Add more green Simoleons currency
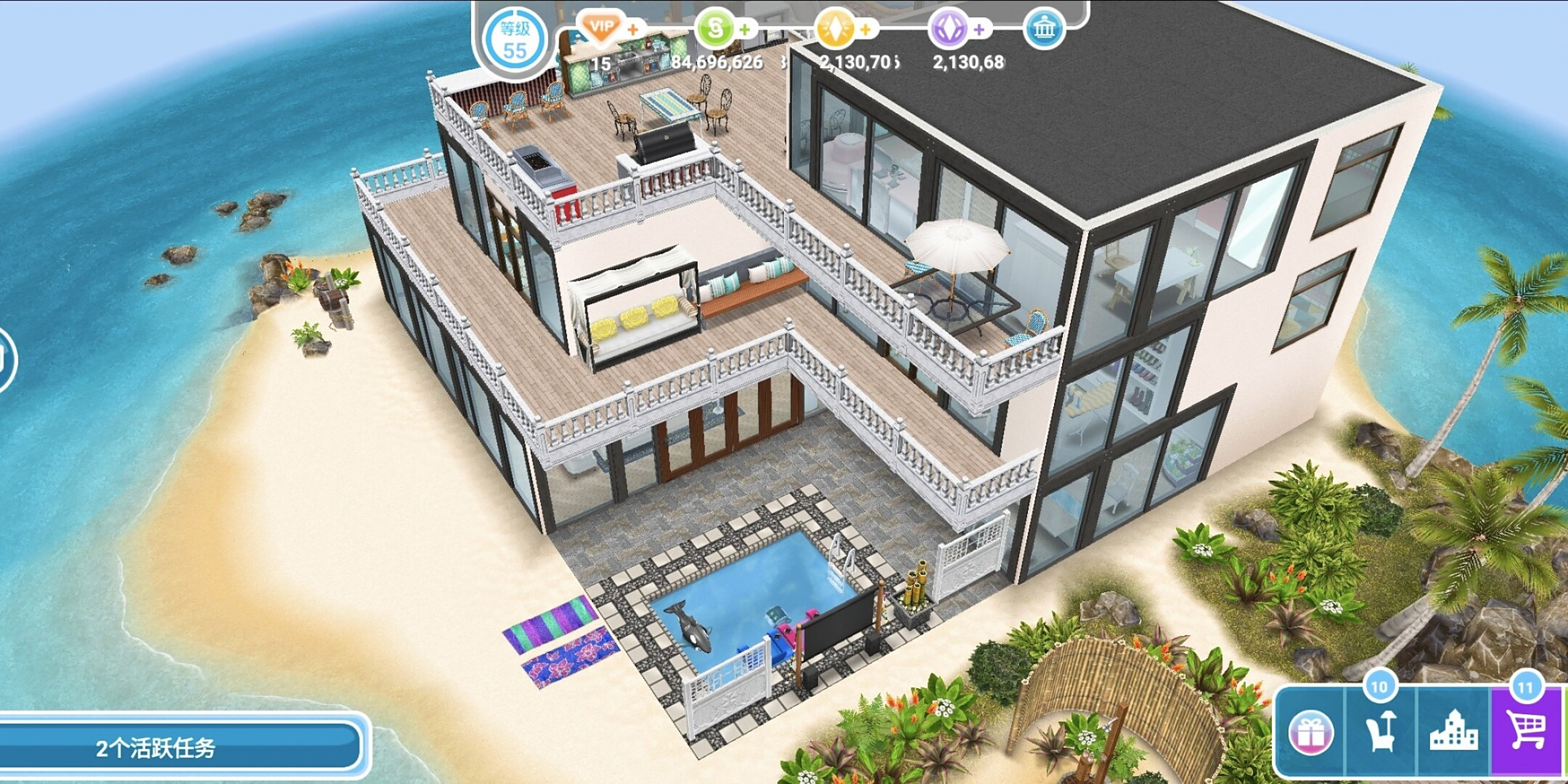Image resolution: width=1568 pixels, height=784 pixels. click(745, 29)
